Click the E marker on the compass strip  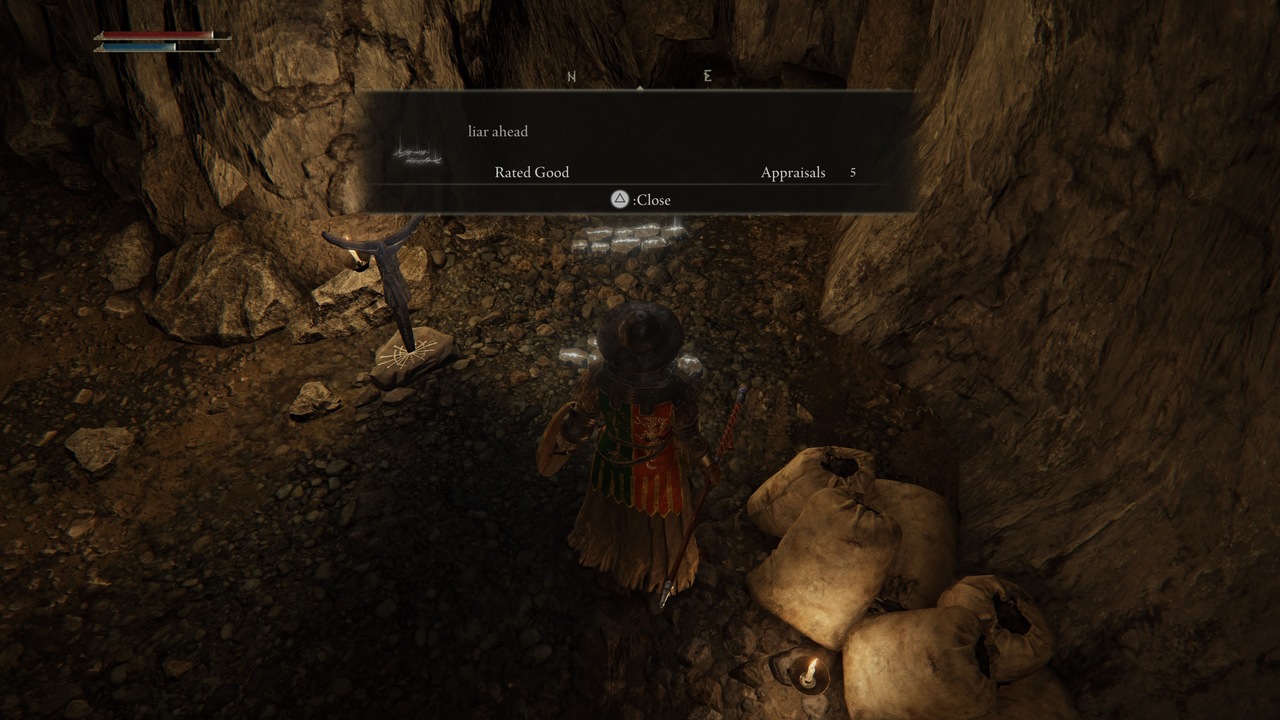pos(707,75)
